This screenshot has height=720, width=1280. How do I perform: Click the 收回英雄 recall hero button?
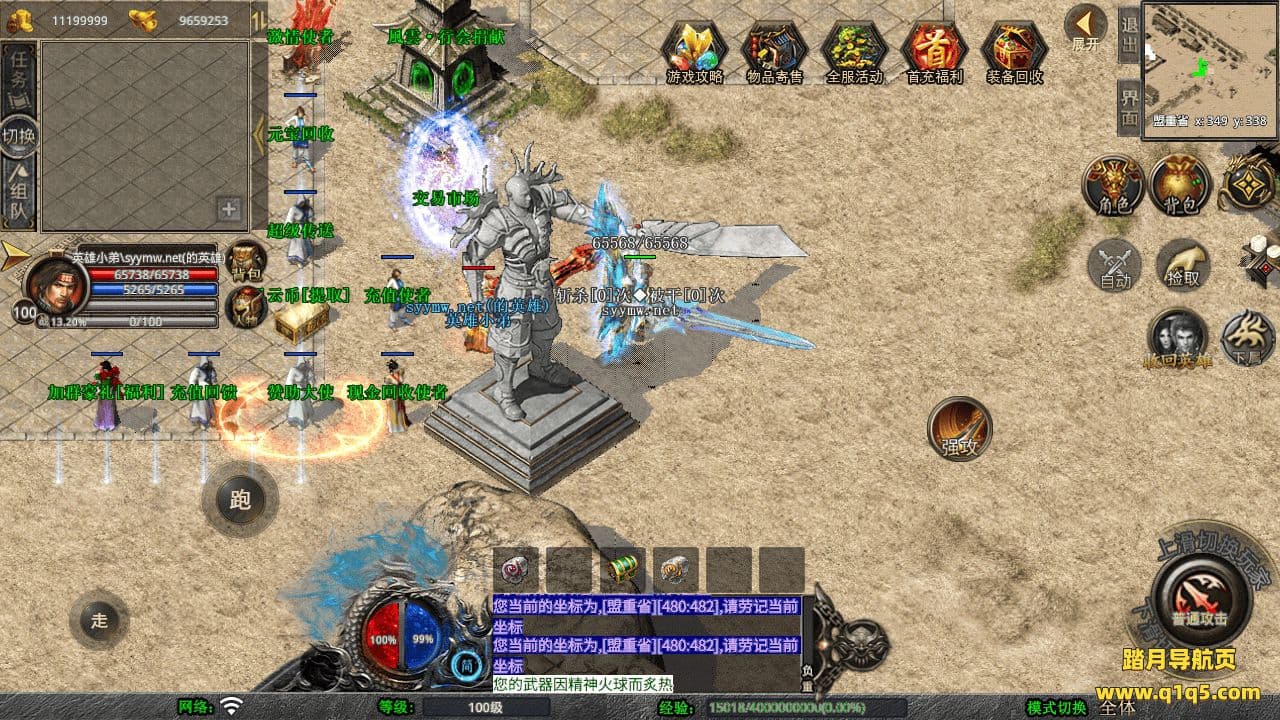1177,337
